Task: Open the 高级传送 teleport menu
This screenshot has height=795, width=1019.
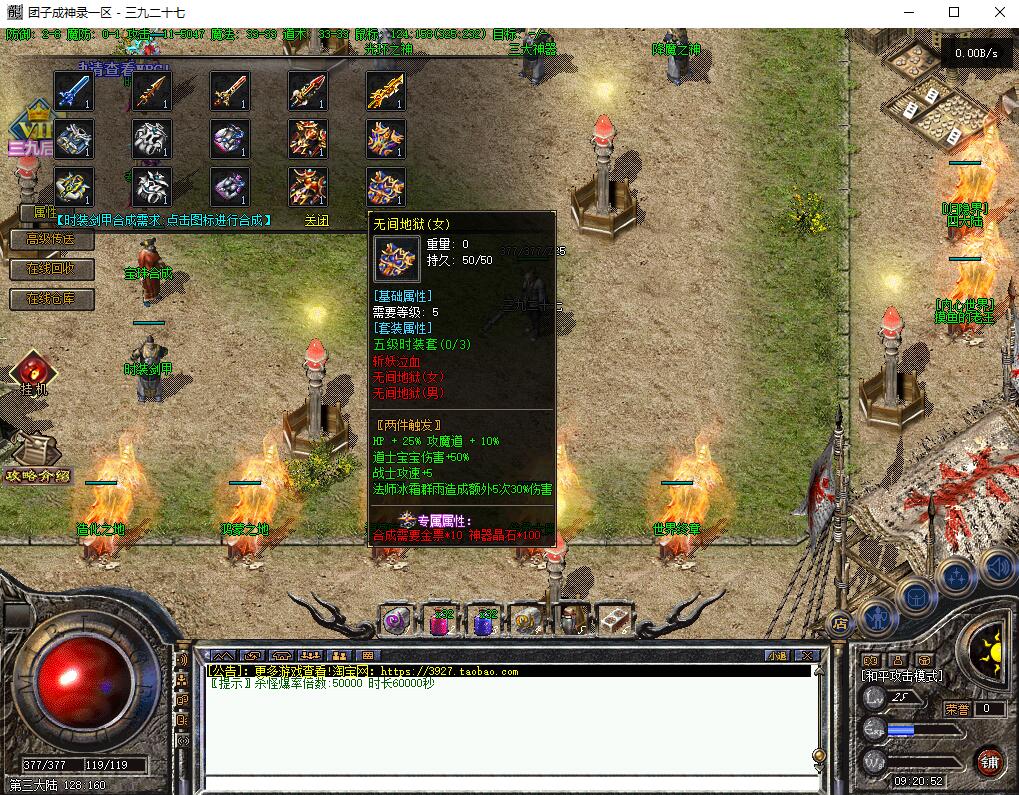Action: coord(51,240)
